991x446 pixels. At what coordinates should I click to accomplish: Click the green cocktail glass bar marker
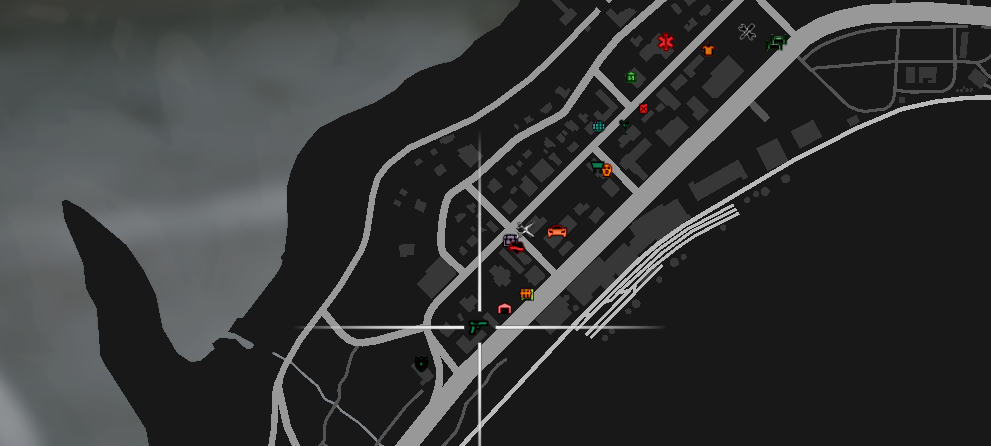coord(625,125)
